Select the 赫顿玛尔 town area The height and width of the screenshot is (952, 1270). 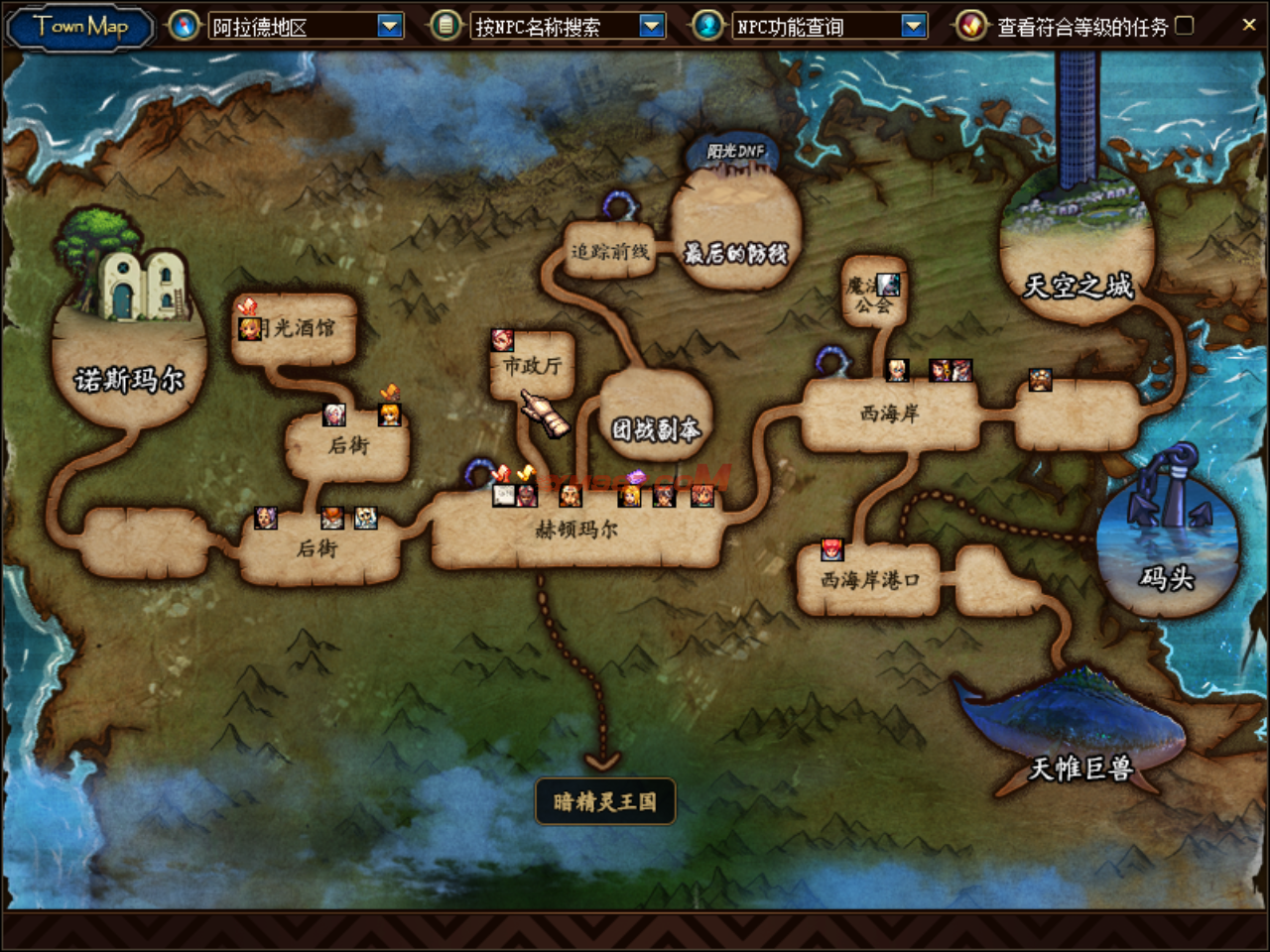576,531
